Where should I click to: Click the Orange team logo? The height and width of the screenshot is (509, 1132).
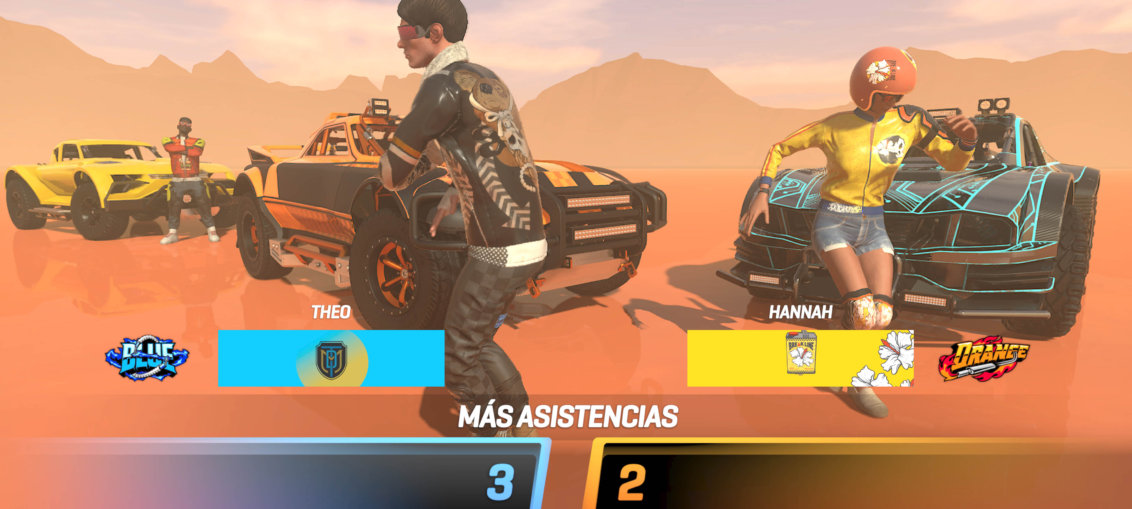[983, 359]
